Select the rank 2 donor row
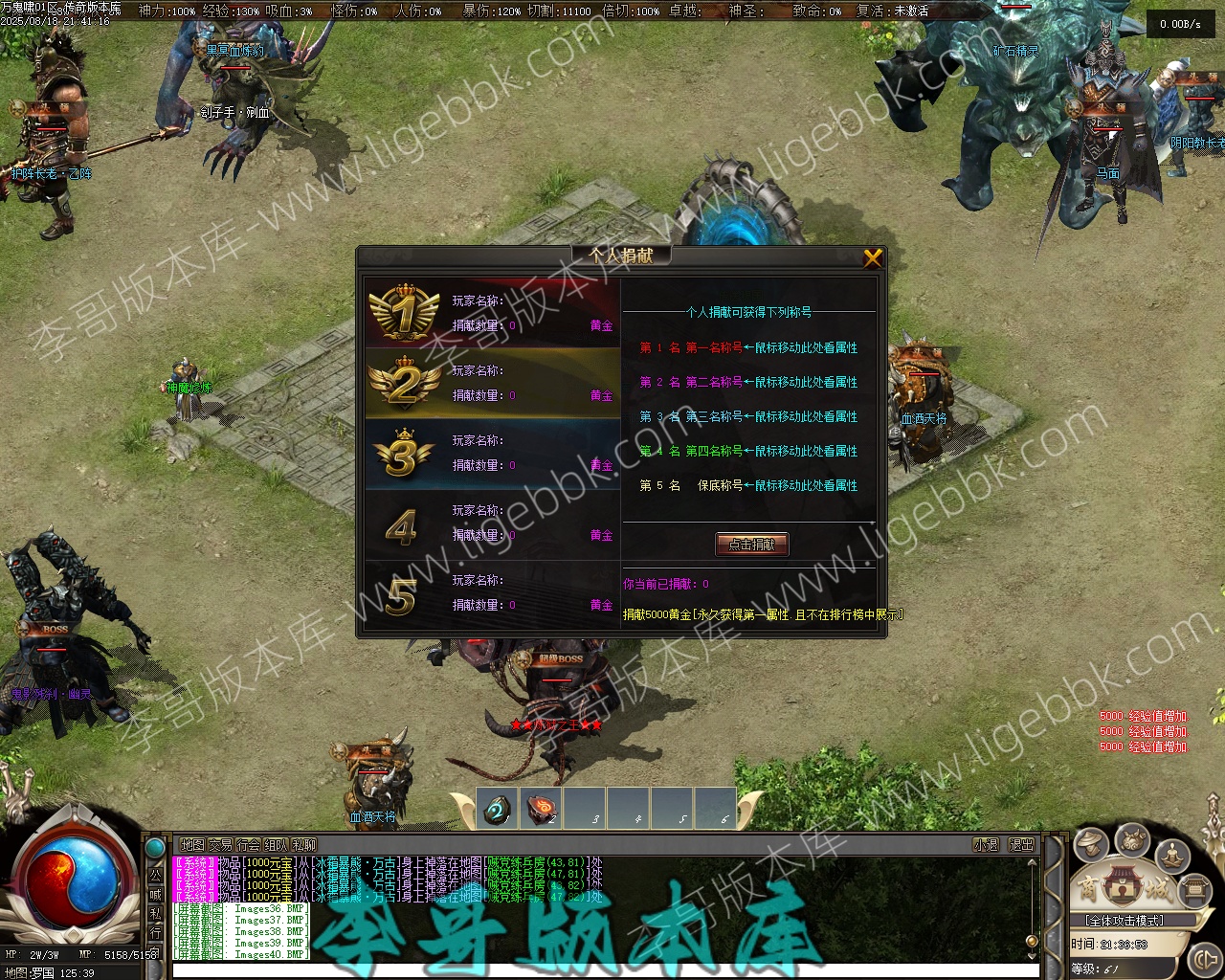Image resolution: width=1225 pixels, height=980 pixels. 492,383
